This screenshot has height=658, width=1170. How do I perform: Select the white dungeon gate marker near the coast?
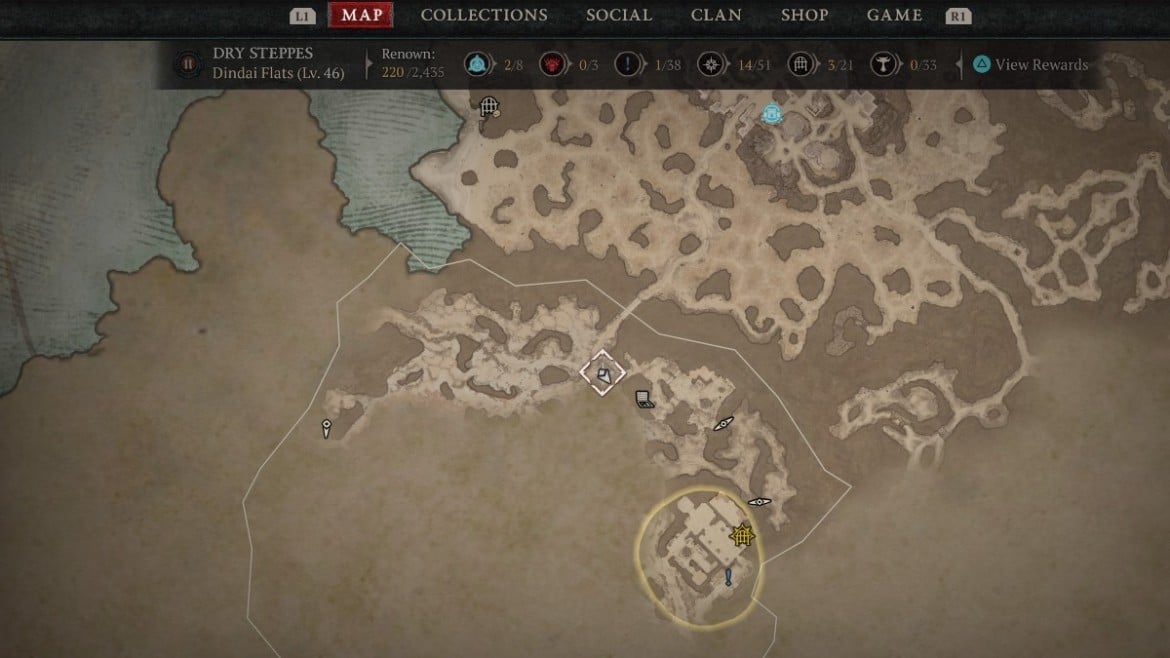pyautogui.click(x=489, y=105)
